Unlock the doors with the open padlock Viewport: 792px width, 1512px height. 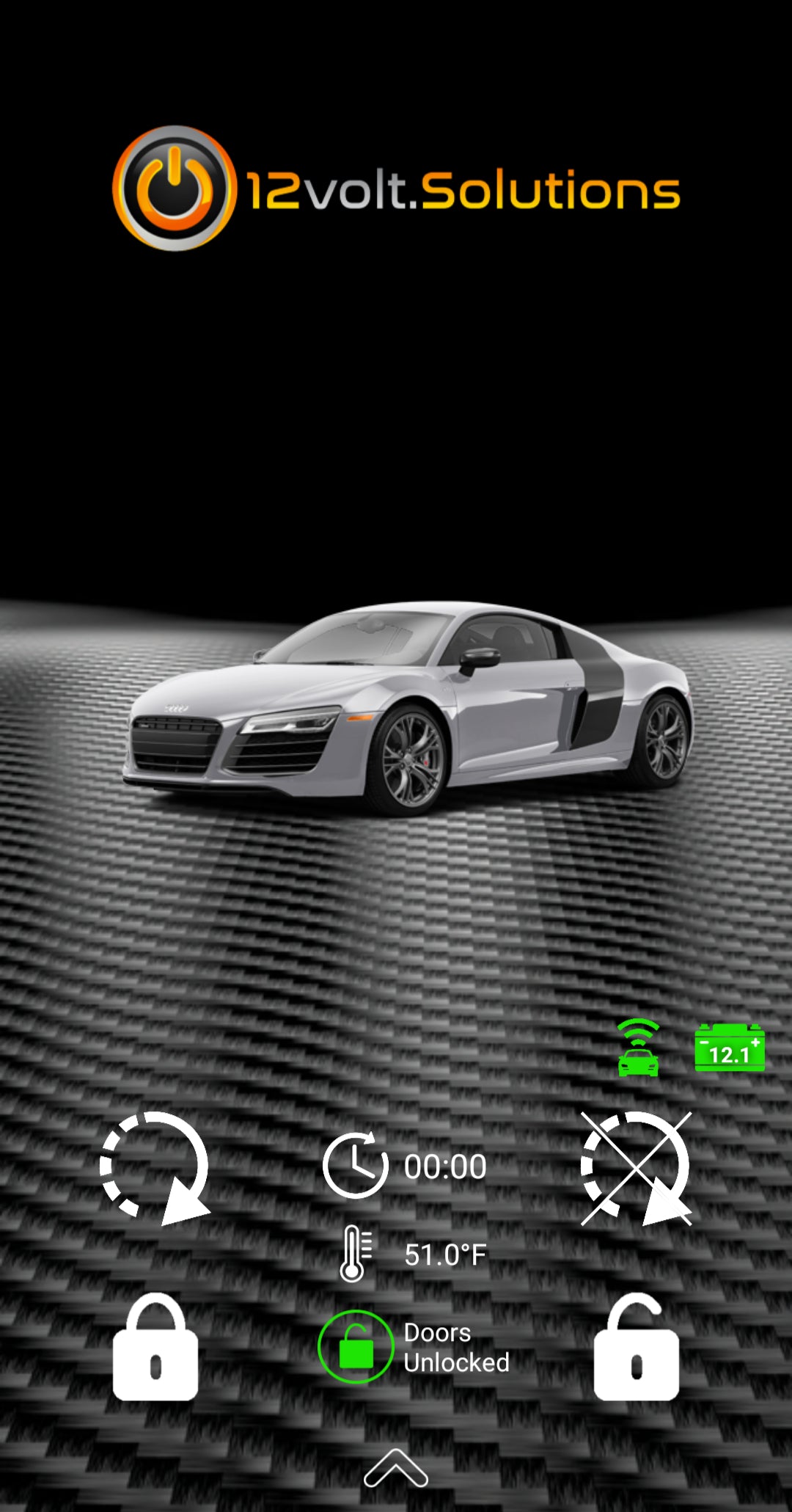pyautogui.click(x=636, y=1348)
